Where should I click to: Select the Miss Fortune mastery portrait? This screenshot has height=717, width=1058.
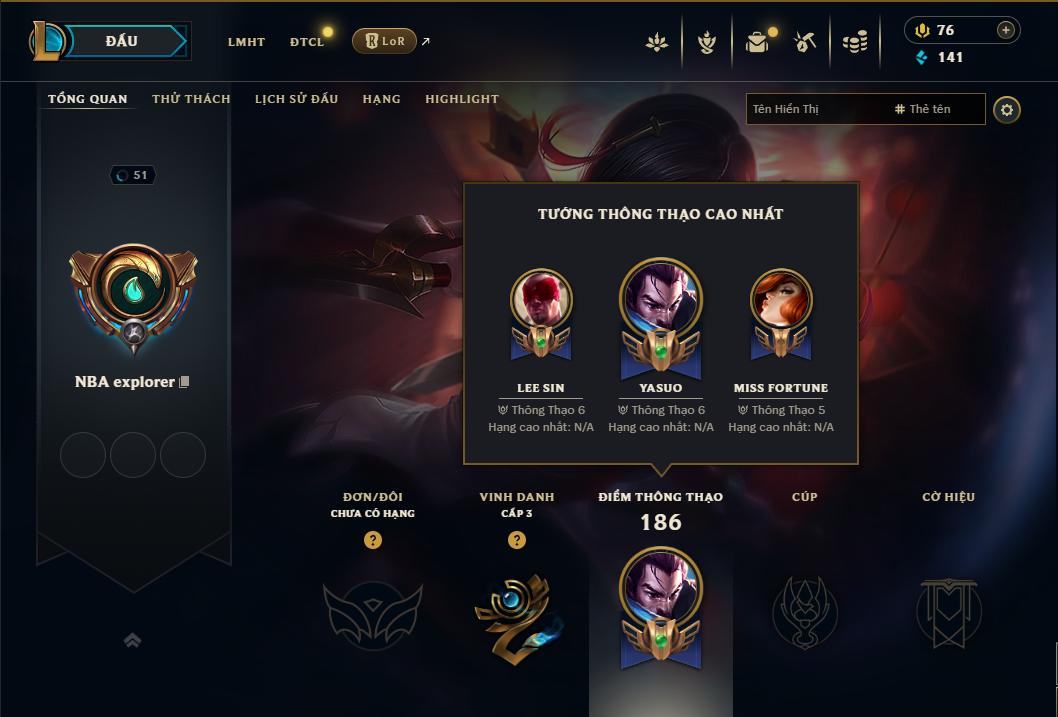[781, 300]
